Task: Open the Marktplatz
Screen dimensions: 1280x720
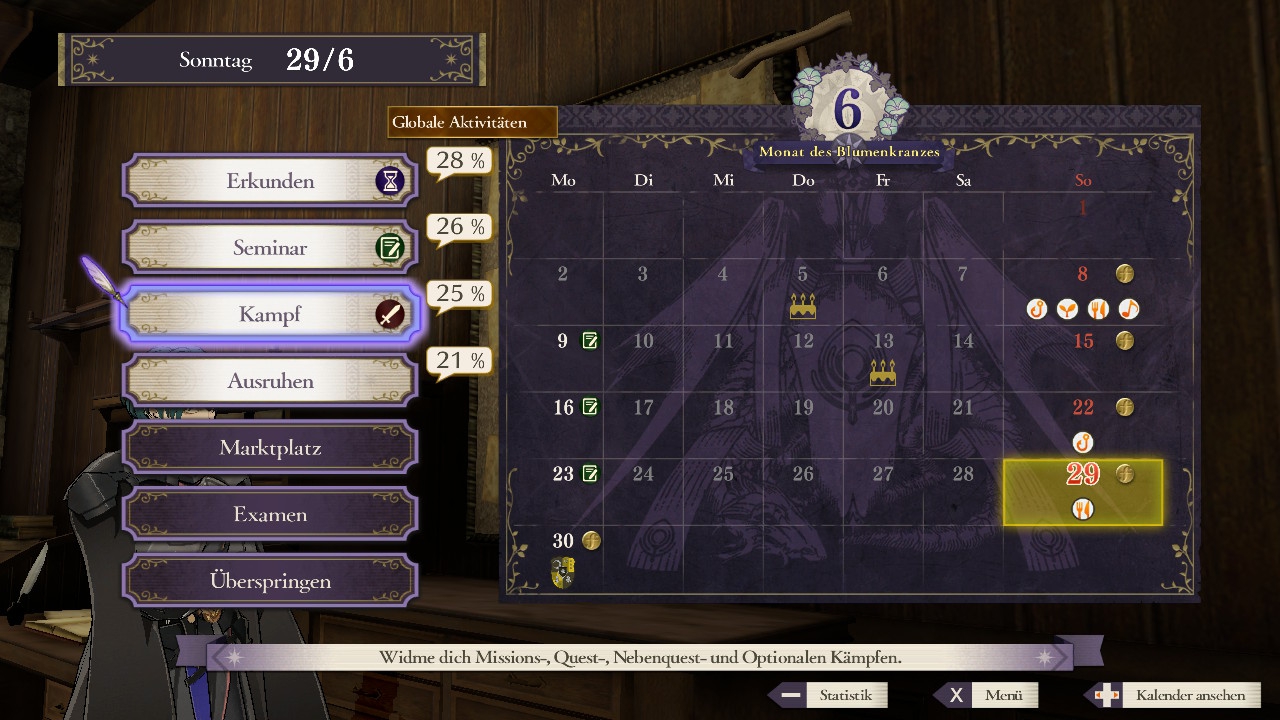Action: tap(270, 448)
